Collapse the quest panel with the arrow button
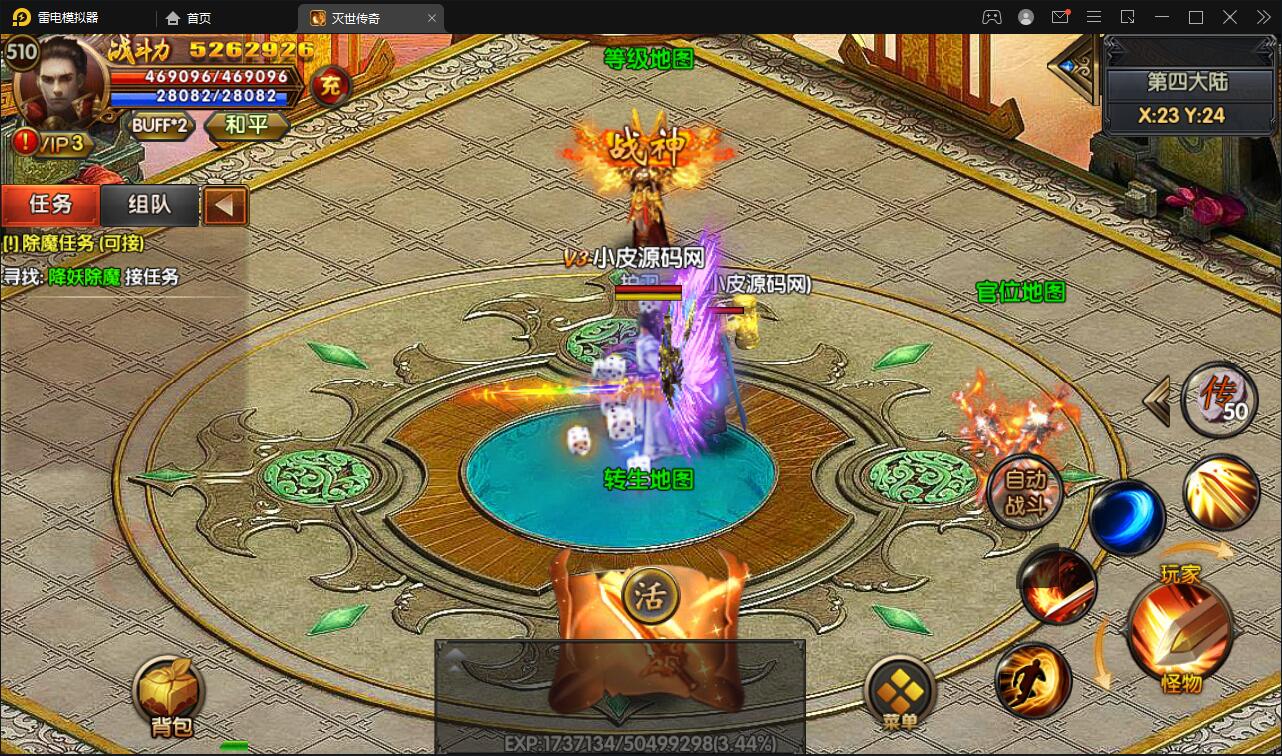The image size is (1282, 756). pyautogui.click(x=225, y=206)
